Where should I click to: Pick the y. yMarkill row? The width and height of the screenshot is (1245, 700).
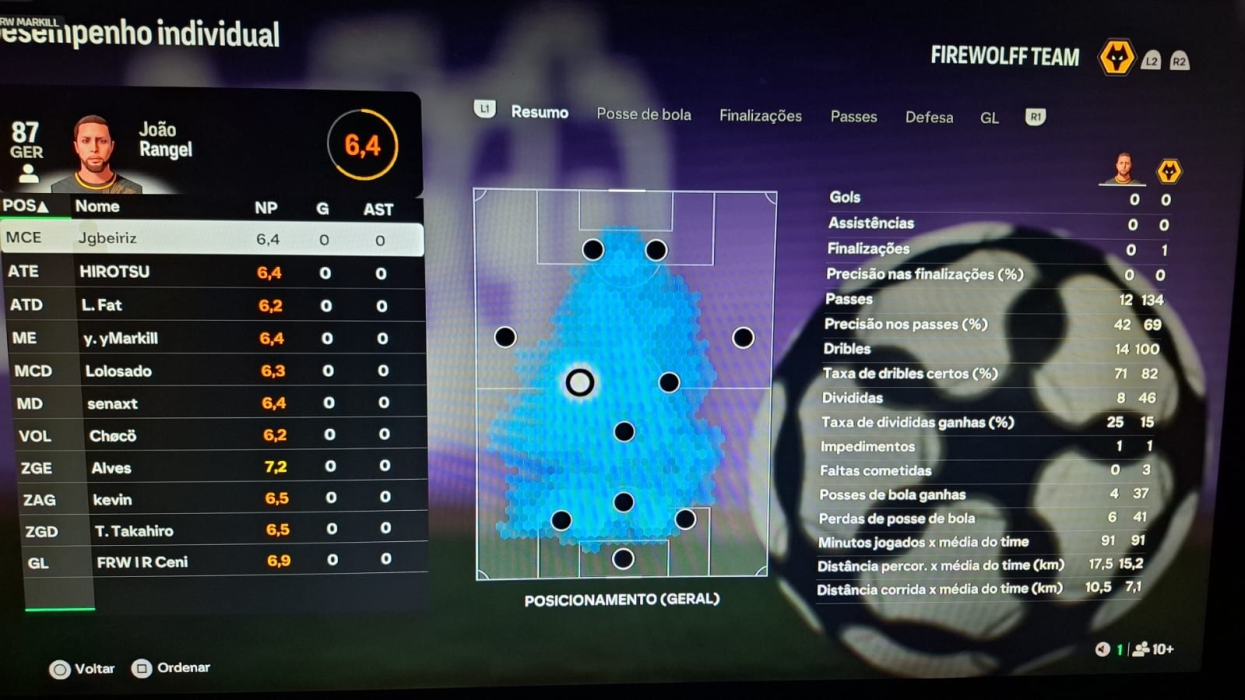(x=211, y=338)
